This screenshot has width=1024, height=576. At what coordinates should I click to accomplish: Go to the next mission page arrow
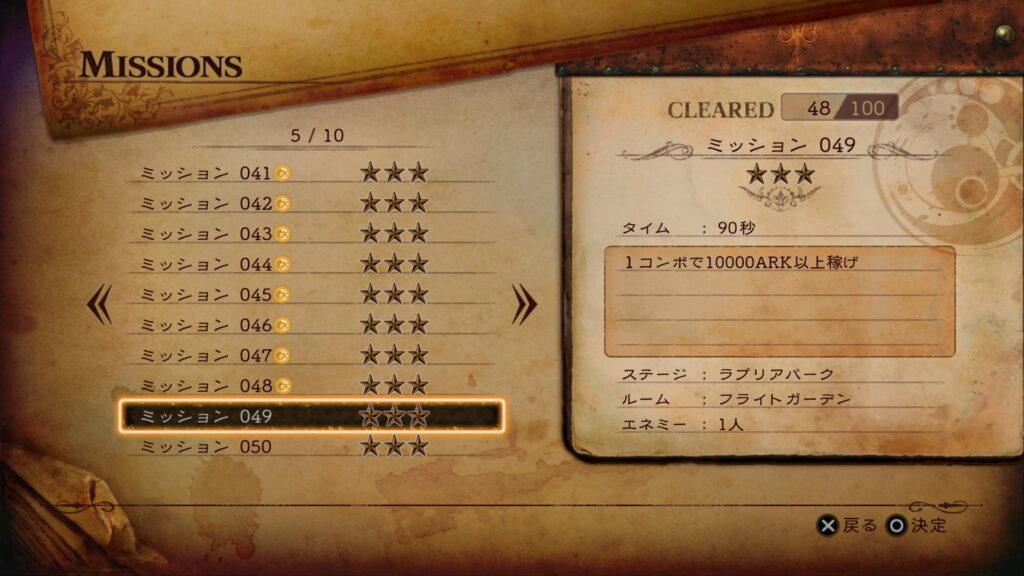pos(524,305)
